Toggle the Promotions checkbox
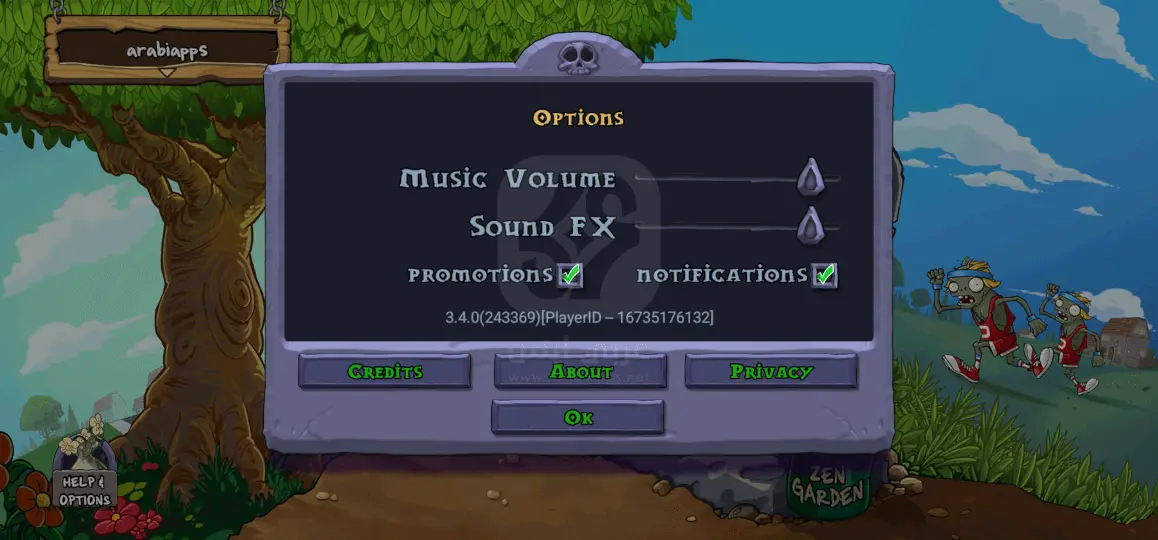The image size is (1158, 540). [x=570, y=275]
